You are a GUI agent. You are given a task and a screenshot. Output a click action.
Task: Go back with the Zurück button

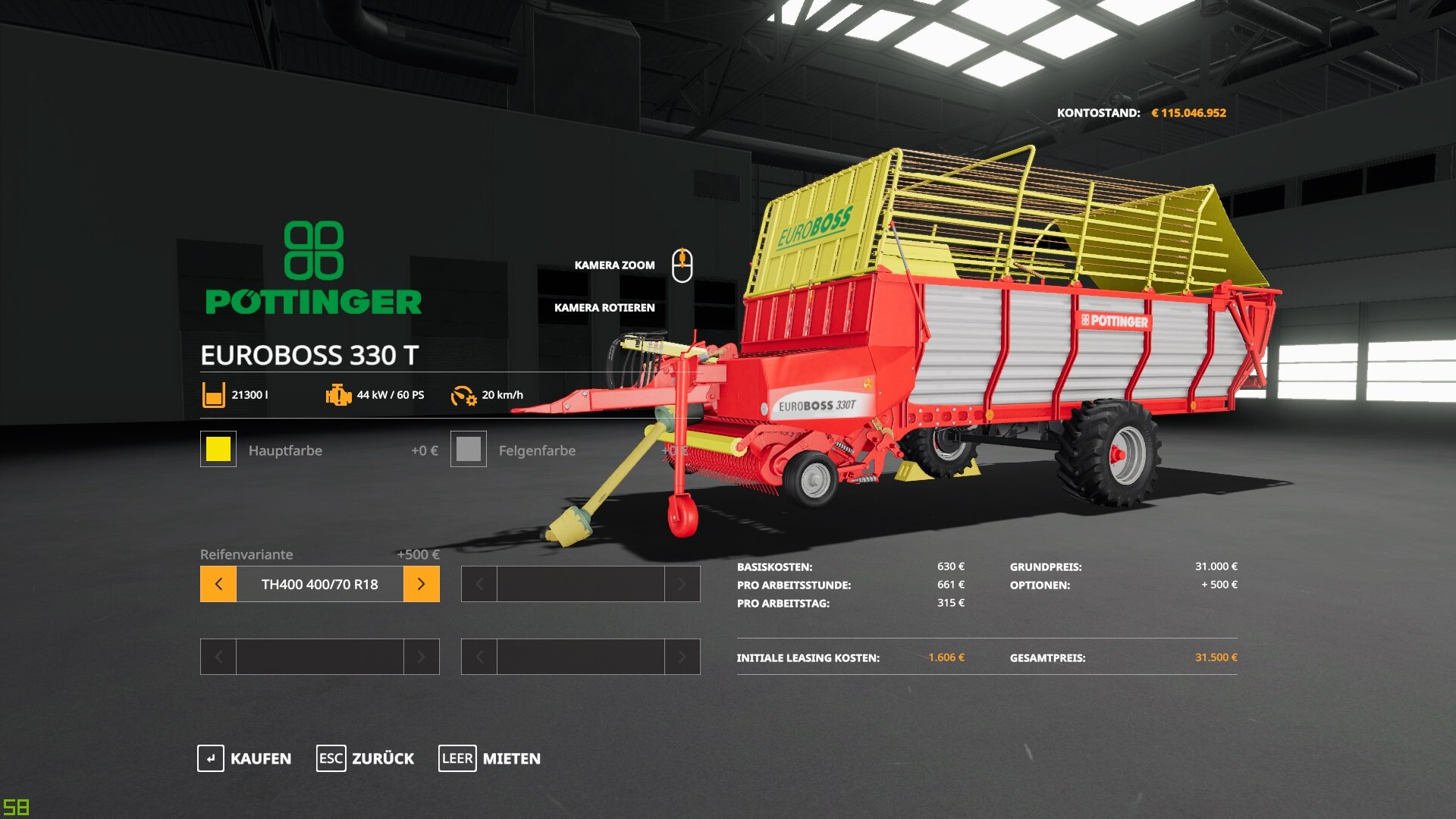366,758
